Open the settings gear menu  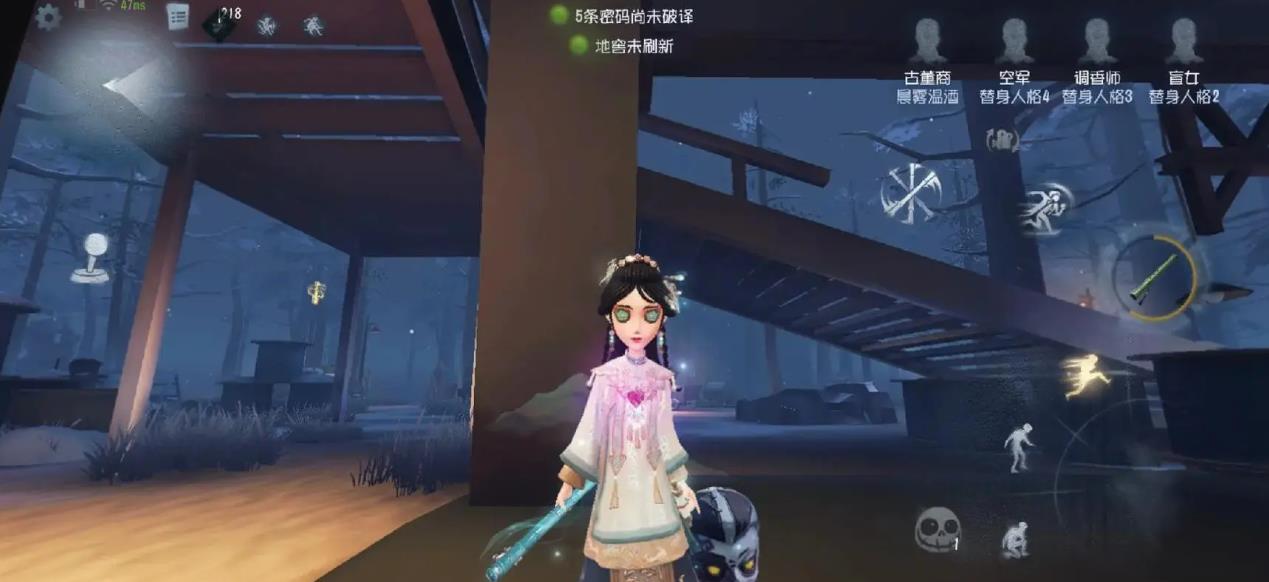pos(47,17)
